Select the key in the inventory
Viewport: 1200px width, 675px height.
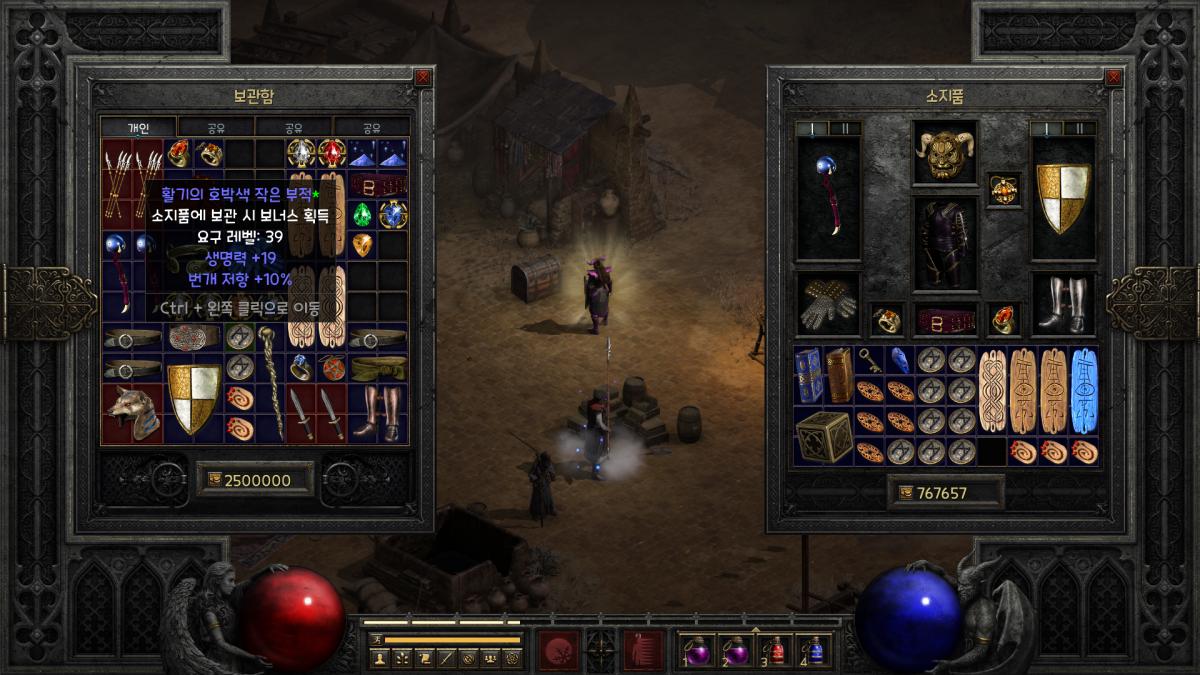871,361
